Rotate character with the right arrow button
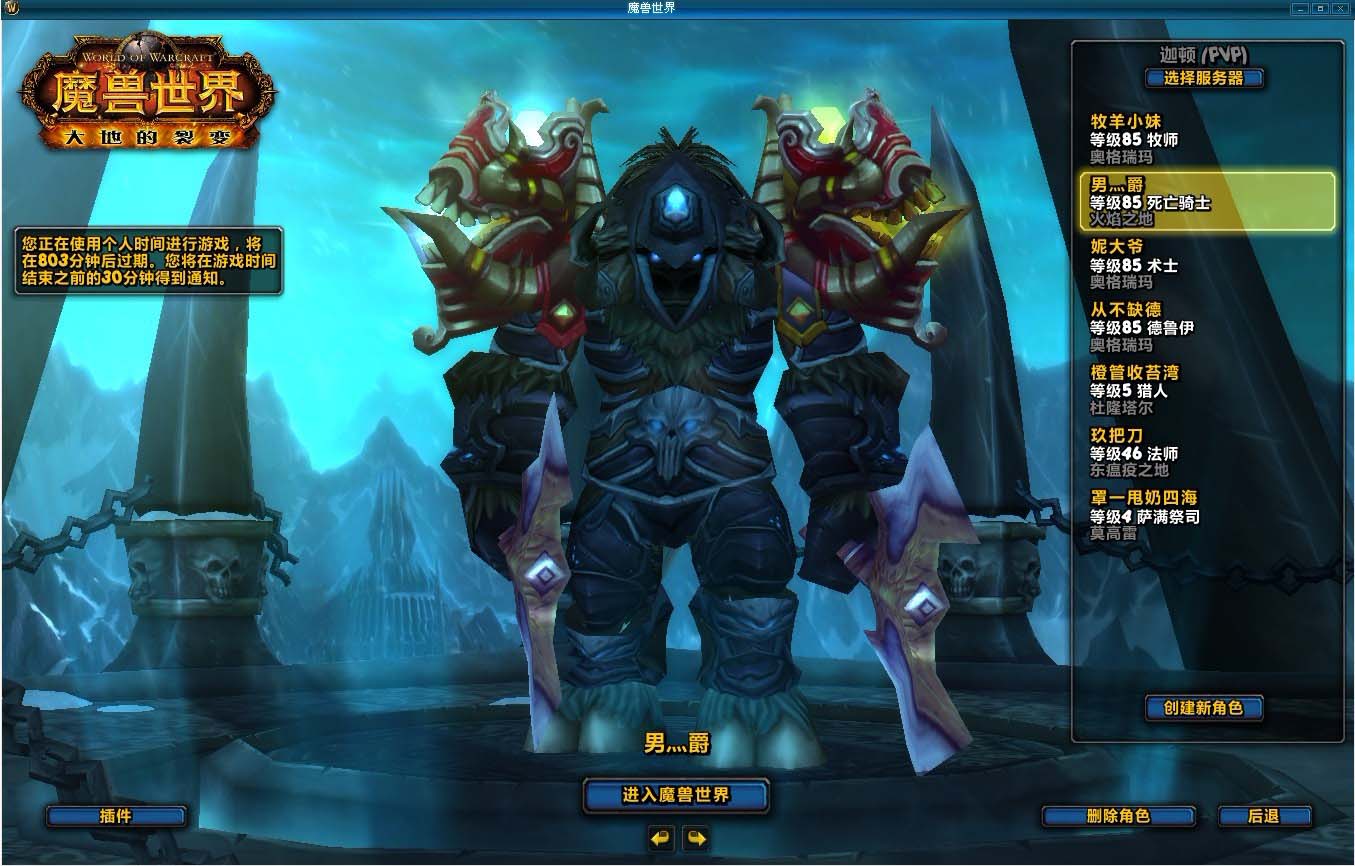 click(696, 838)
